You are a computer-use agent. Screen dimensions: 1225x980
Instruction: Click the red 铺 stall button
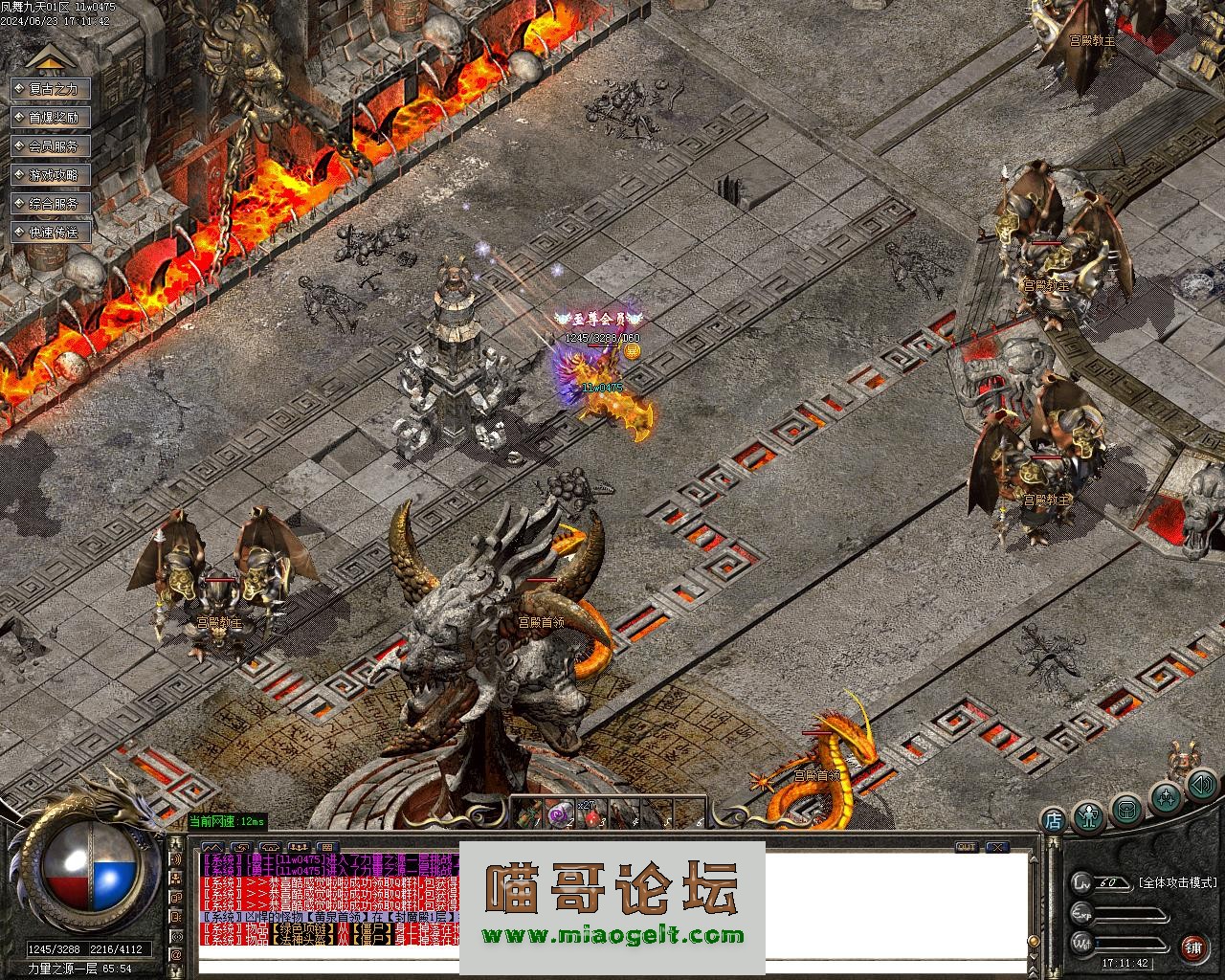pyautogui.click(x=1192, y=947)
